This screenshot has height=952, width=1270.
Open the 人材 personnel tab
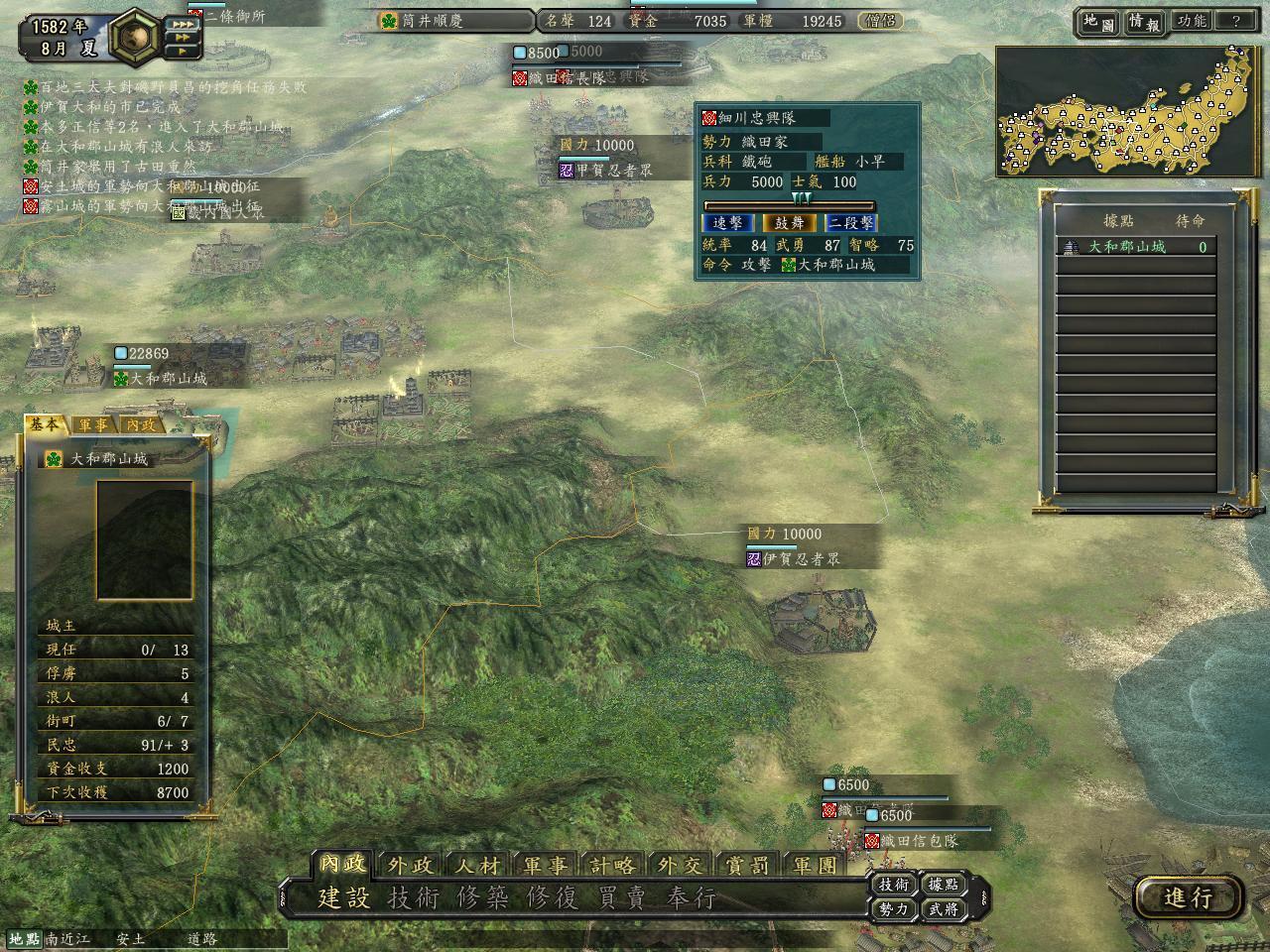[x=477, y=866]
